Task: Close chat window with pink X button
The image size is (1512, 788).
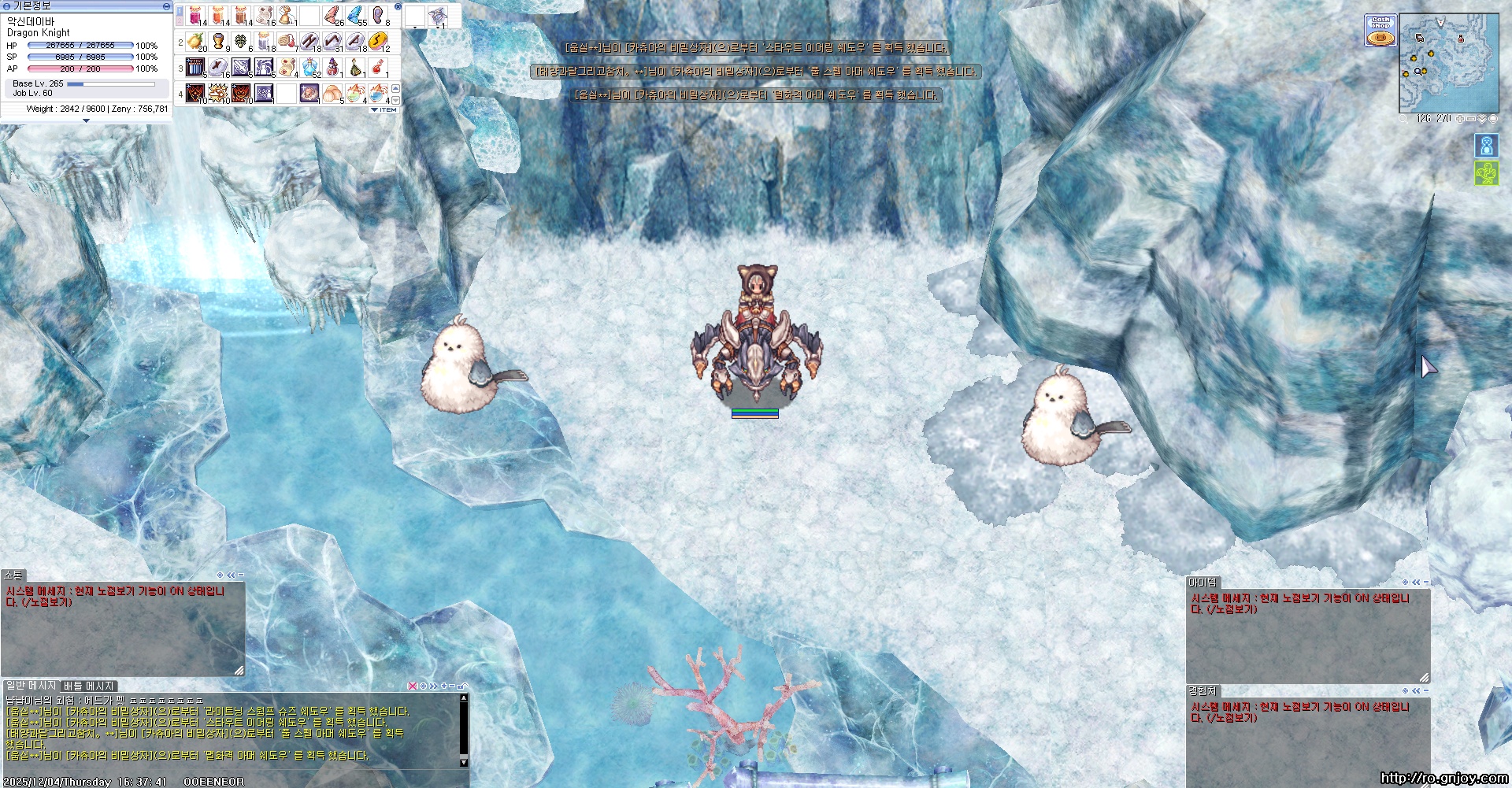Action: (x=412, y=686)
